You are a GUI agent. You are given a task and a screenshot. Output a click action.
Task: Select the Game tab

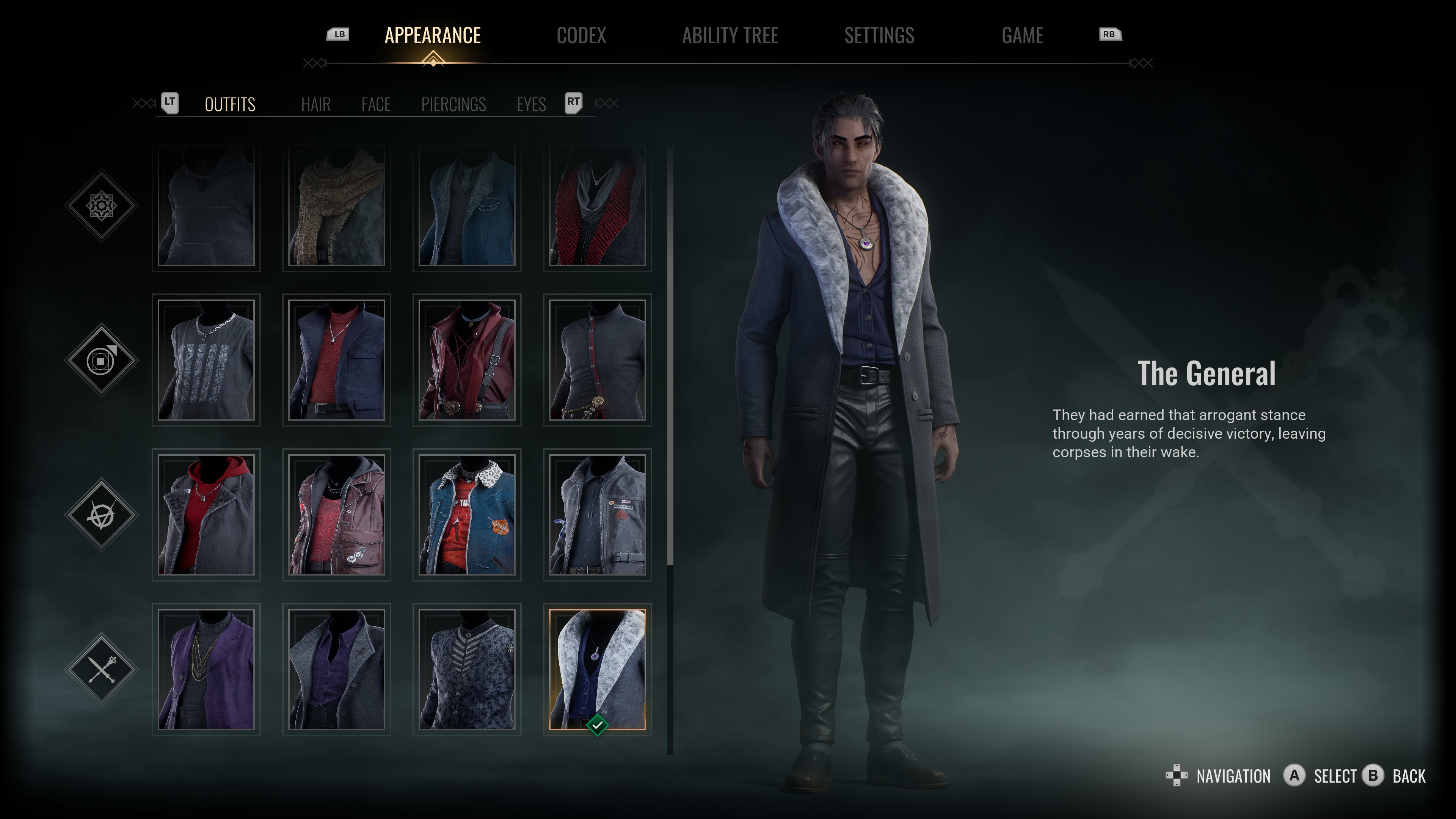tap(1022, 36)
